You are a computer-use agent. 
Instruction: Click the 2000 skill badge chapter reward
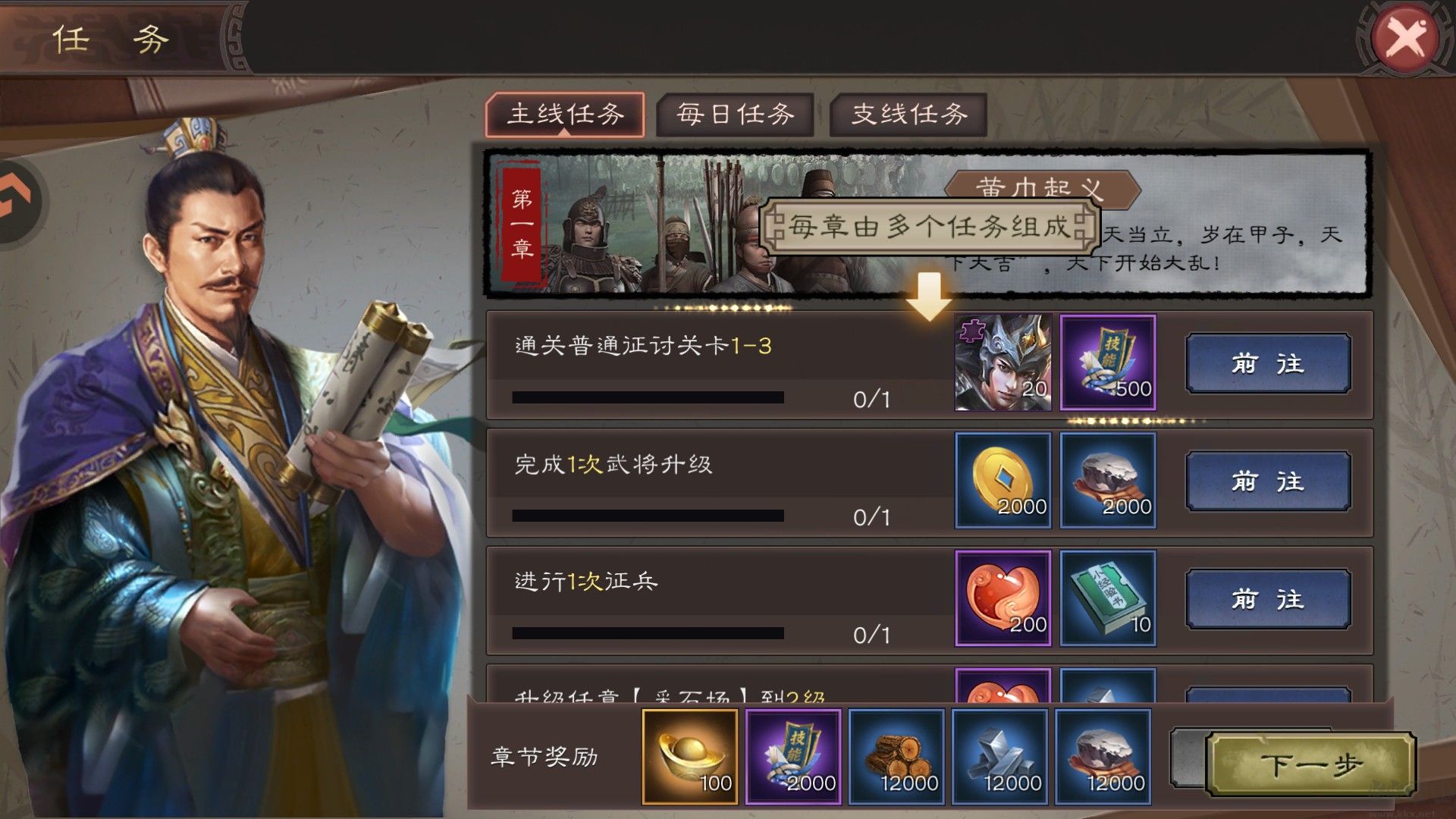(x=793, y=755)
